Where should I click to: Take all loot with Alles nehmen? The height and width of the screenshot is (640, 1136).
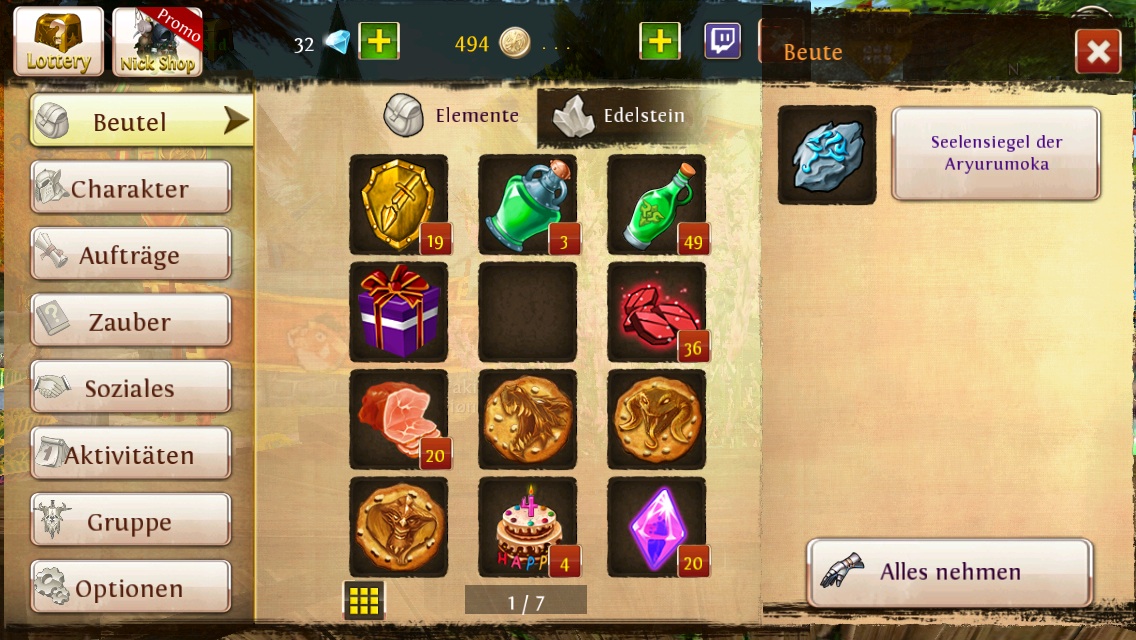coord(949,572)
